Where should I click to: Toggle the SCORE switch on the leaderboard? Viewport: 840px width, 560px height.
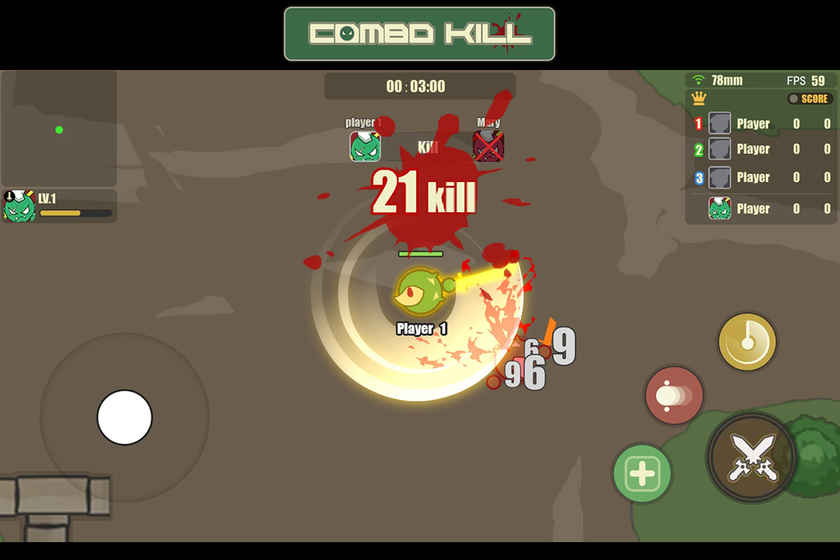[809, 99]
